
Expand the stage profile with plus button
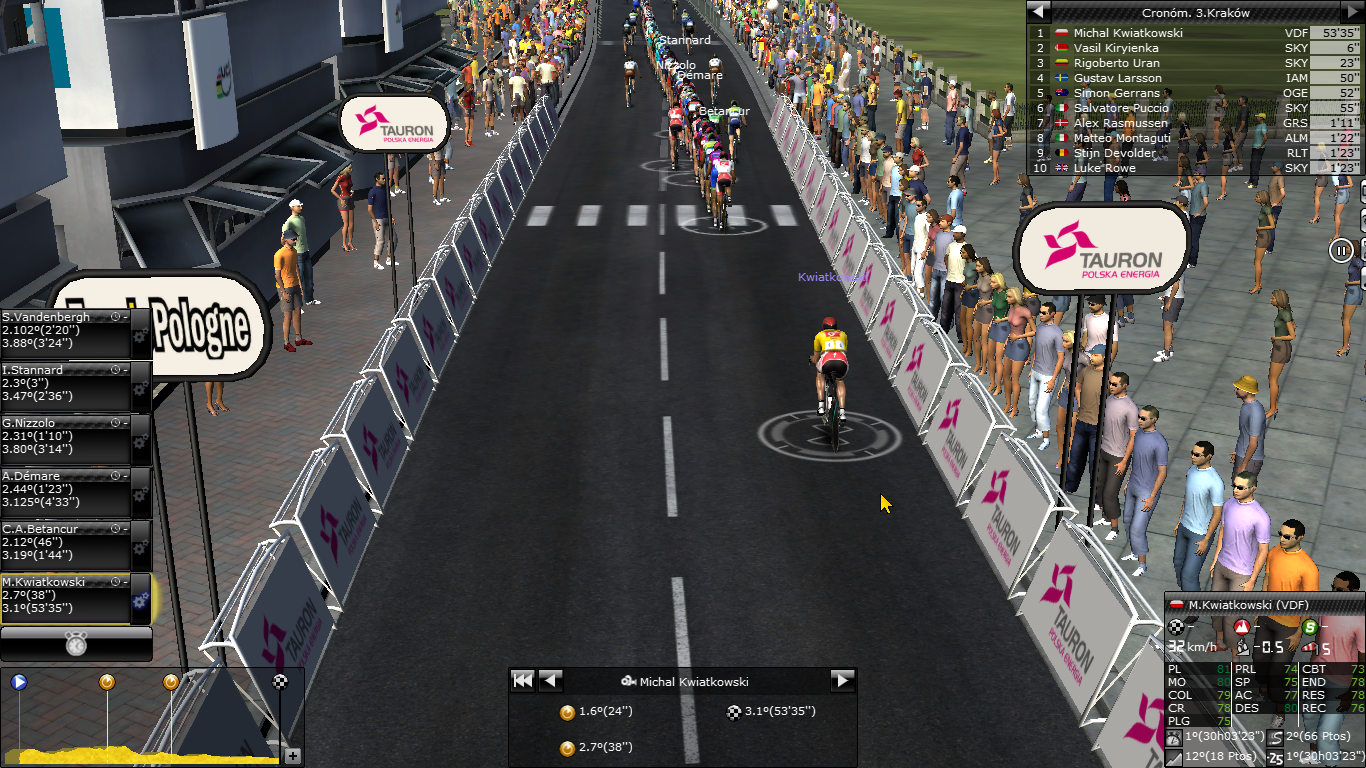tap(293, 756)
